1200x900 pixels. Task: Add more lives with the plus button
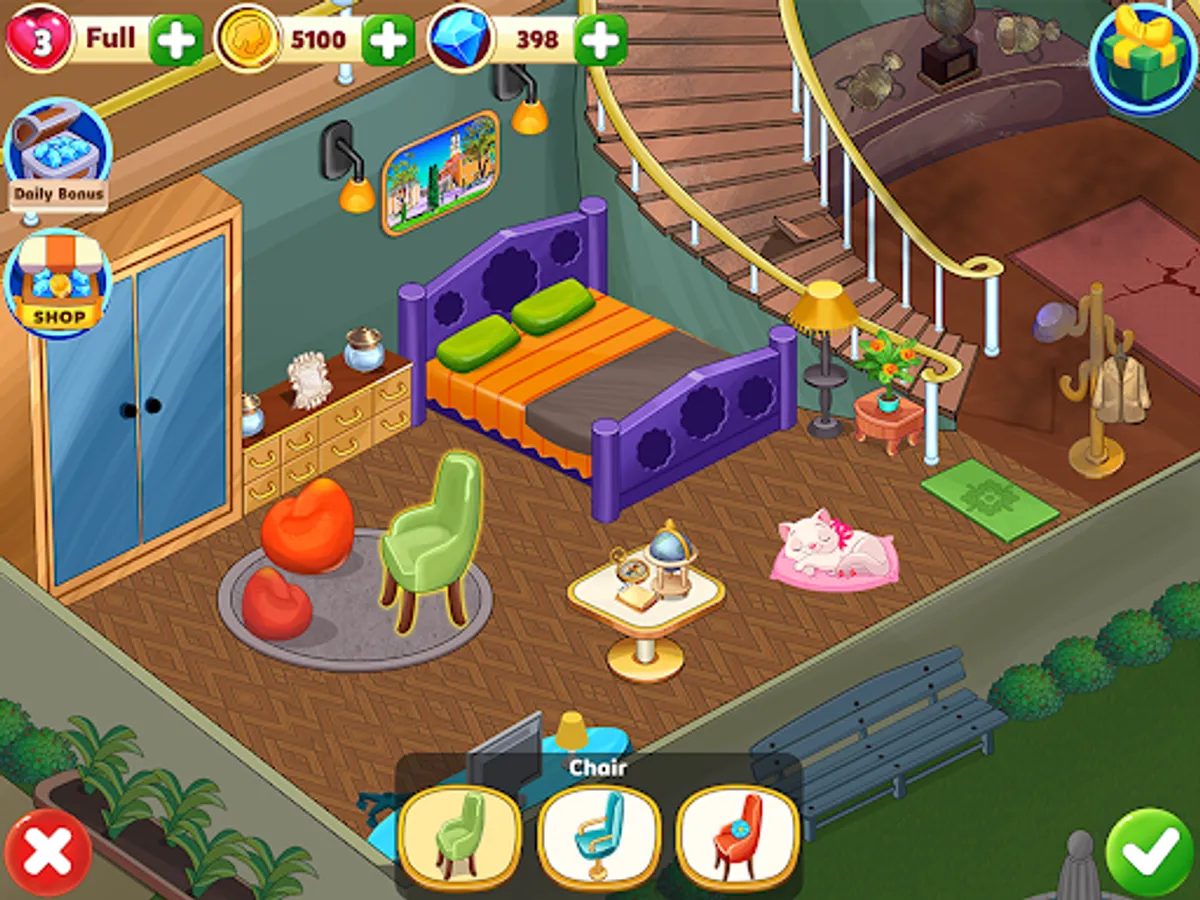[x=176, y=40]
